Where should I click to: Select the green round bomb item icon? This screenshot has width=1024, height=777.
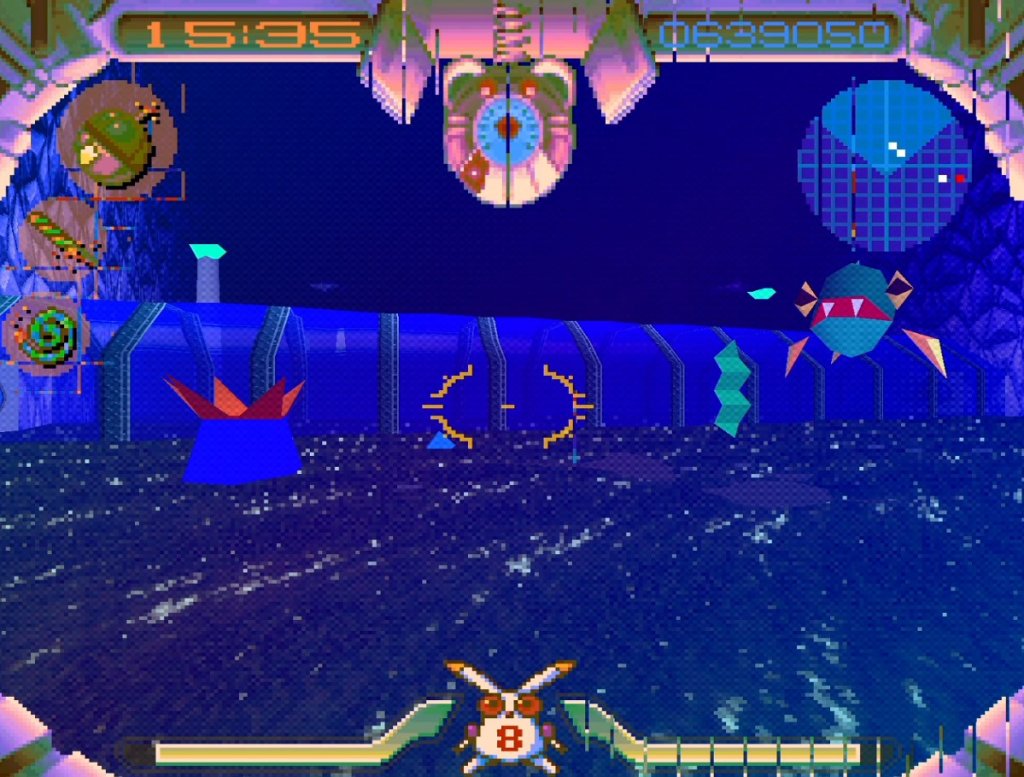(116, 143)
